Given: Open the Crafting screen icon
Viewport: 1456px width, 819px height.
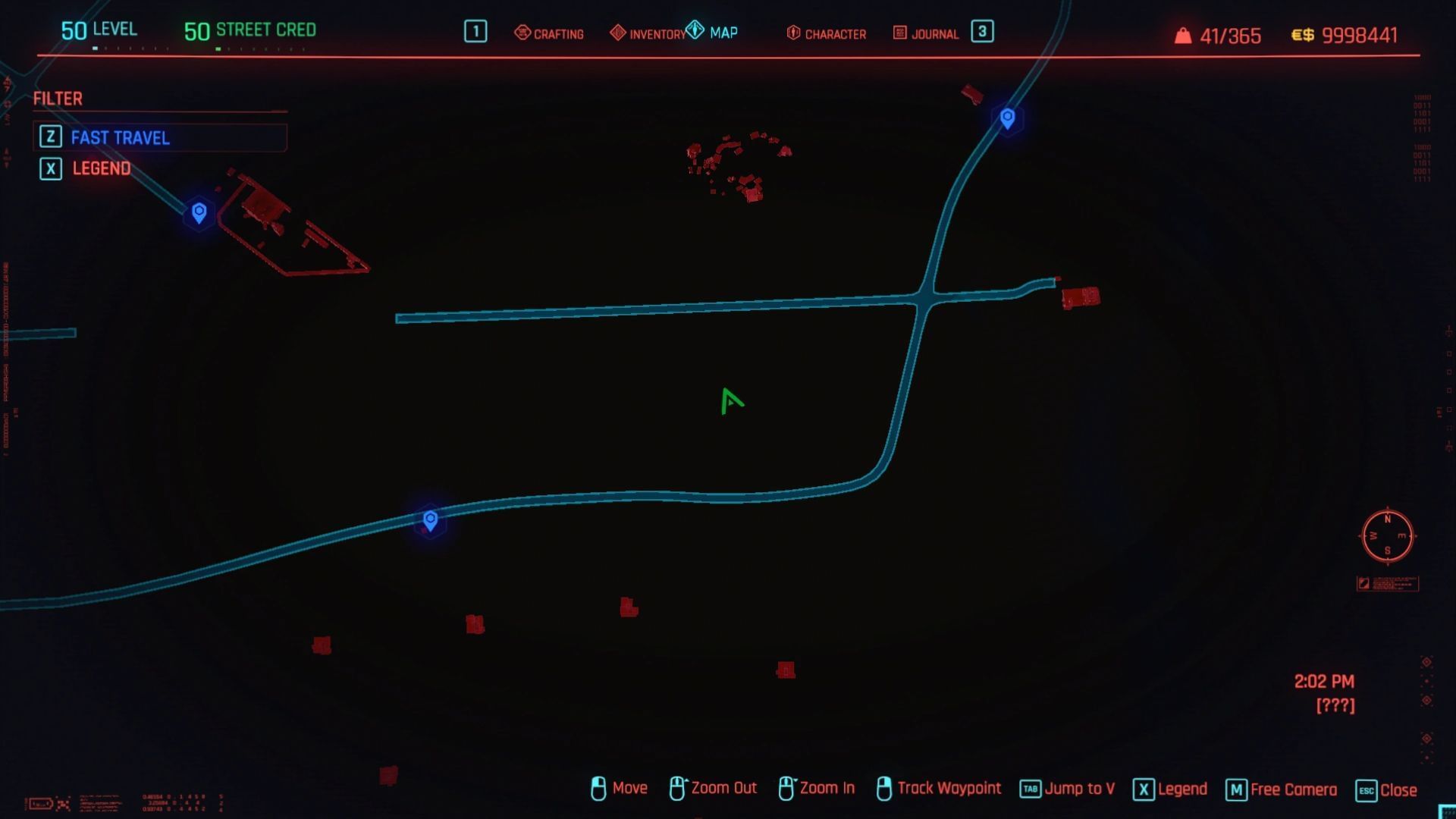Looking at the screenshot, I should click(x=523, y=33).
